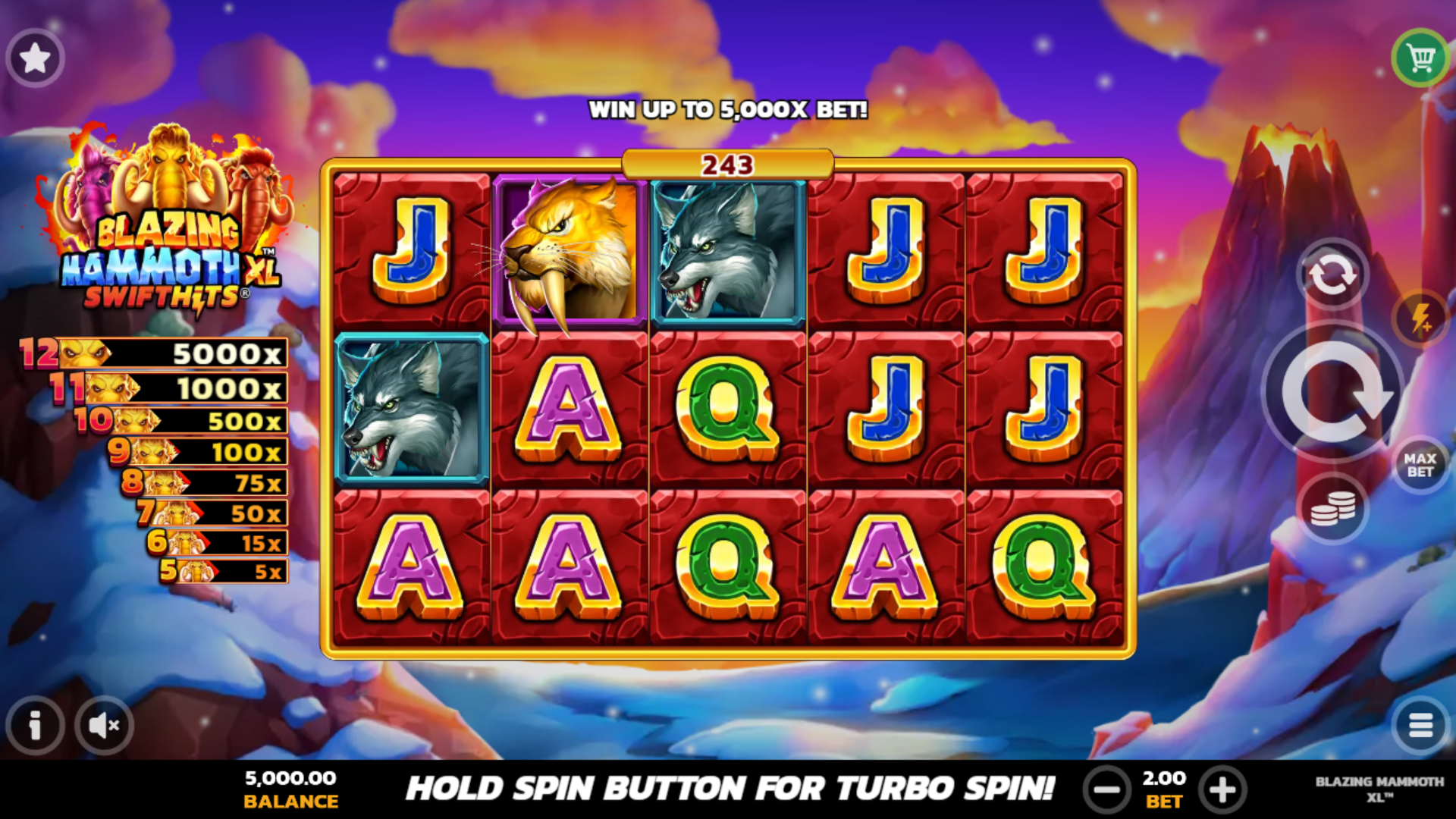Open the hamburger game menu
The image size is (1456, 819).
1421,725
